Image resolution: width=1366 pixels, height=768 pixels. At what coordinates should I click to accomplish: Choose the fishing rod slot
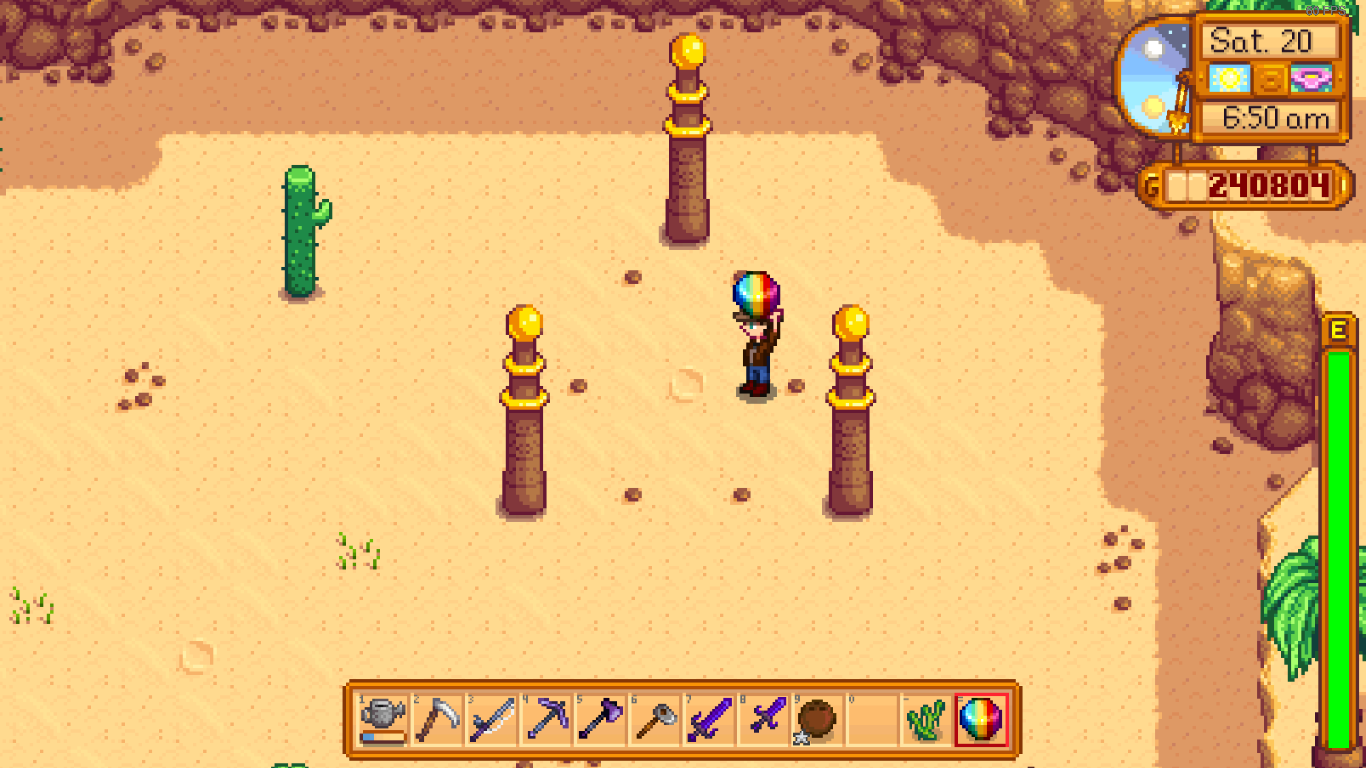492,720
